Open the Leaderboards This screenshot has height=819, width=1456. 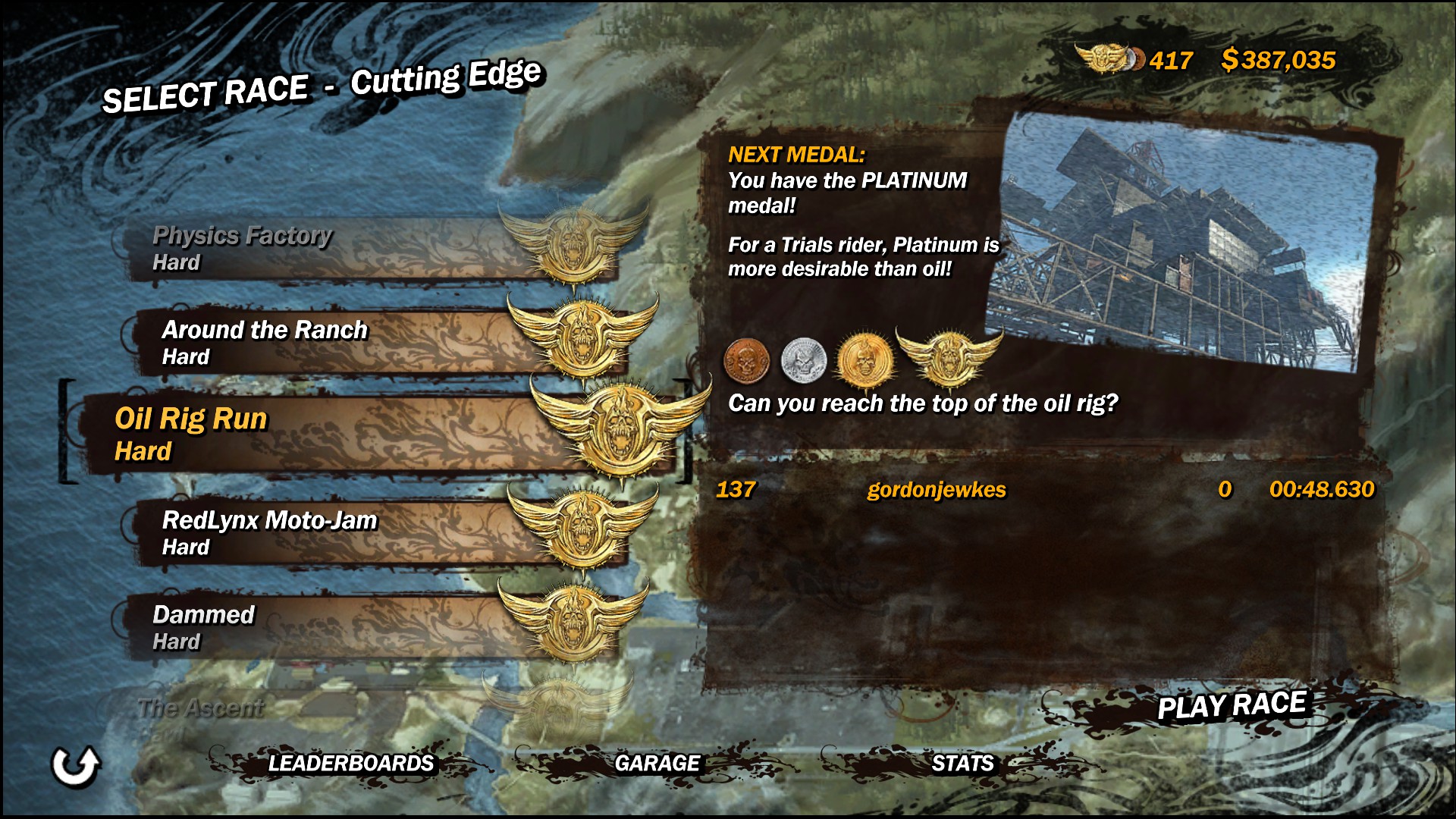350,763
